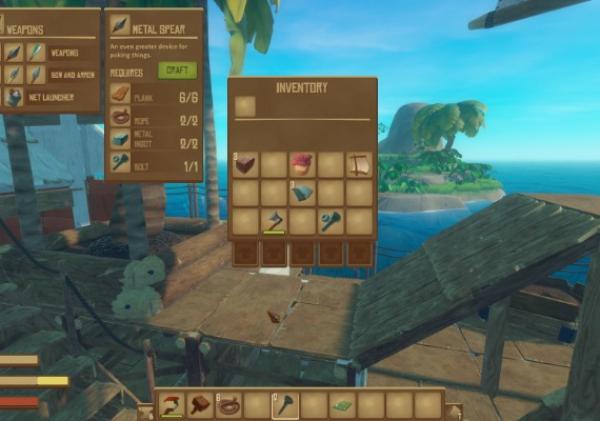Select the Net Launcher recipe

pyautogui.click(x=50, y=97)
